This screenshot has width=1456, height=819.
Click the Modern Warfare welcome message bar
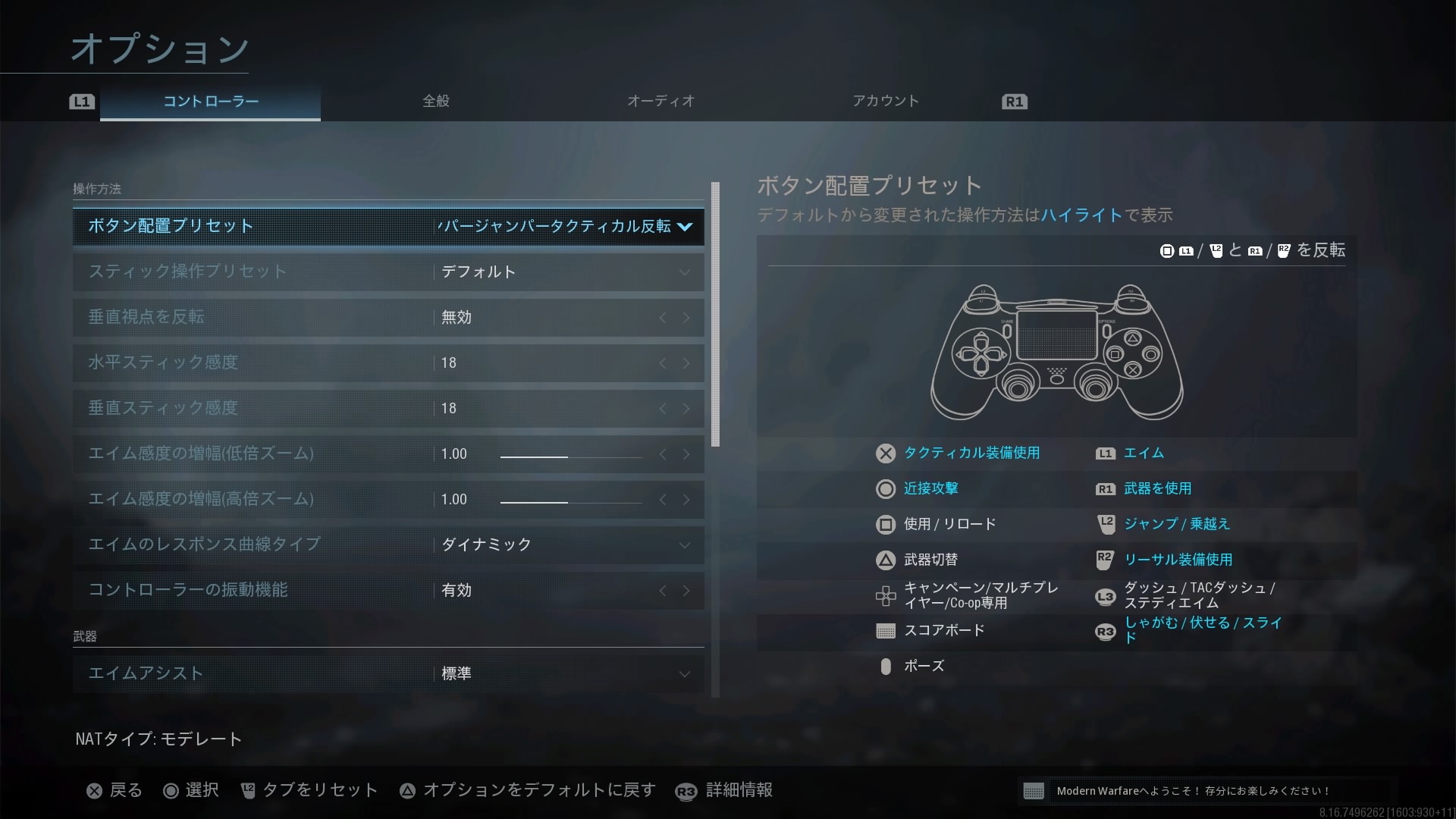click(x=1207, y=791)
